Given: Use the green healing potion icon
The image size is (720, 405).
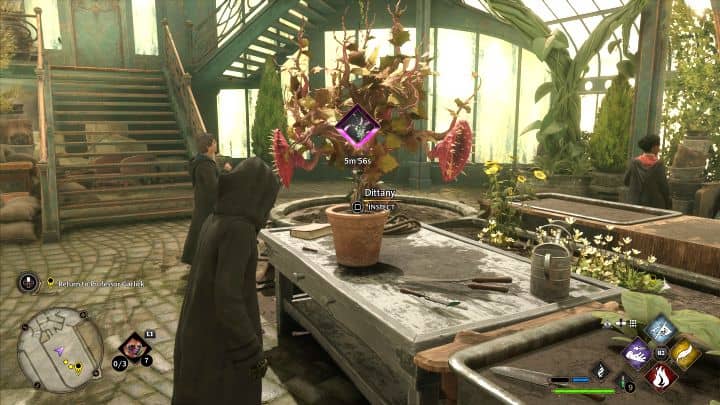Looking at the screenshot, I should (x=622, y=381).
